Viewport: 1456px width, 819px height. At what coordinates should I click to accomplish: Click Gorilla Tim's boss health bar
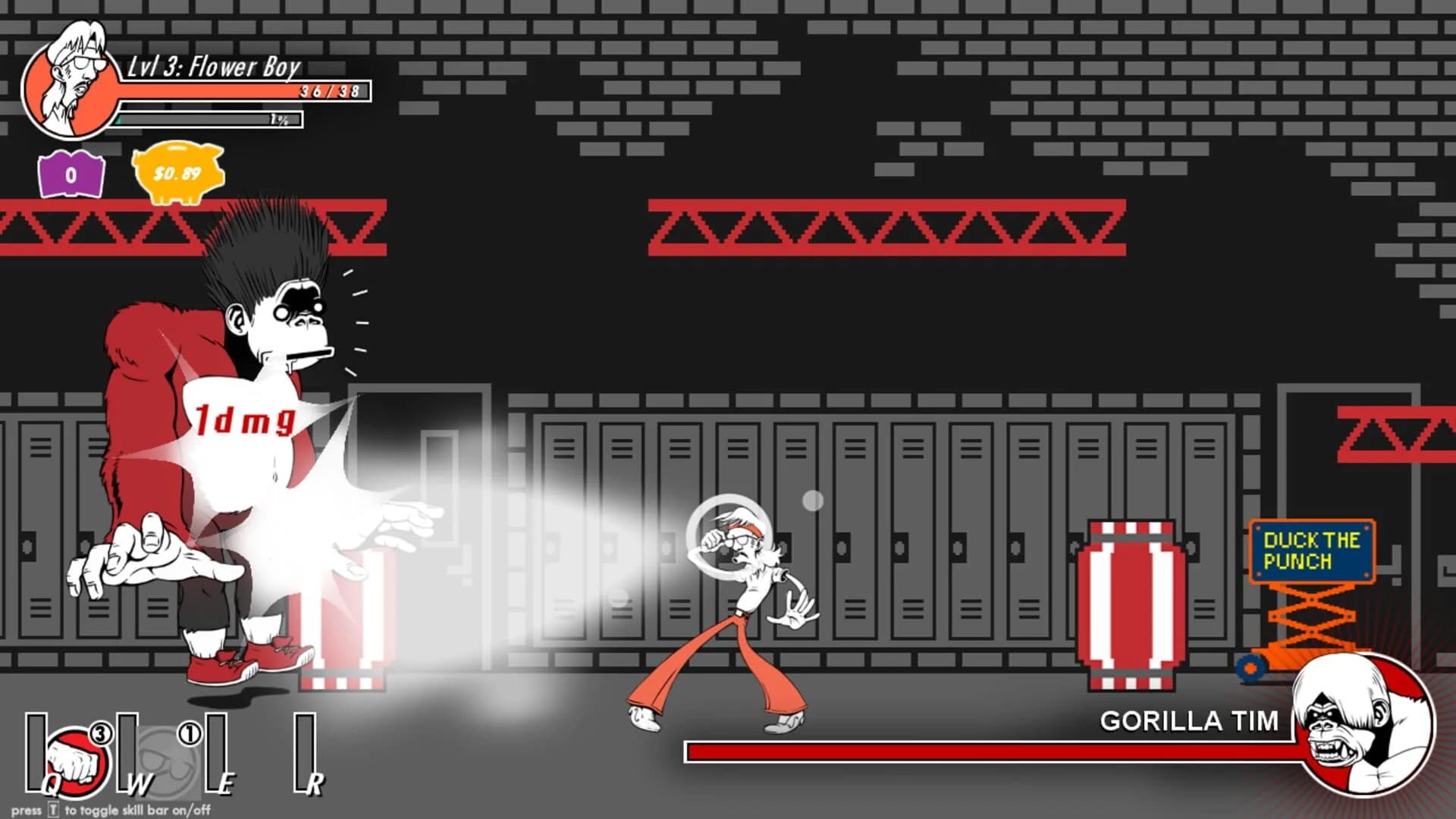(x=986, y=751)
